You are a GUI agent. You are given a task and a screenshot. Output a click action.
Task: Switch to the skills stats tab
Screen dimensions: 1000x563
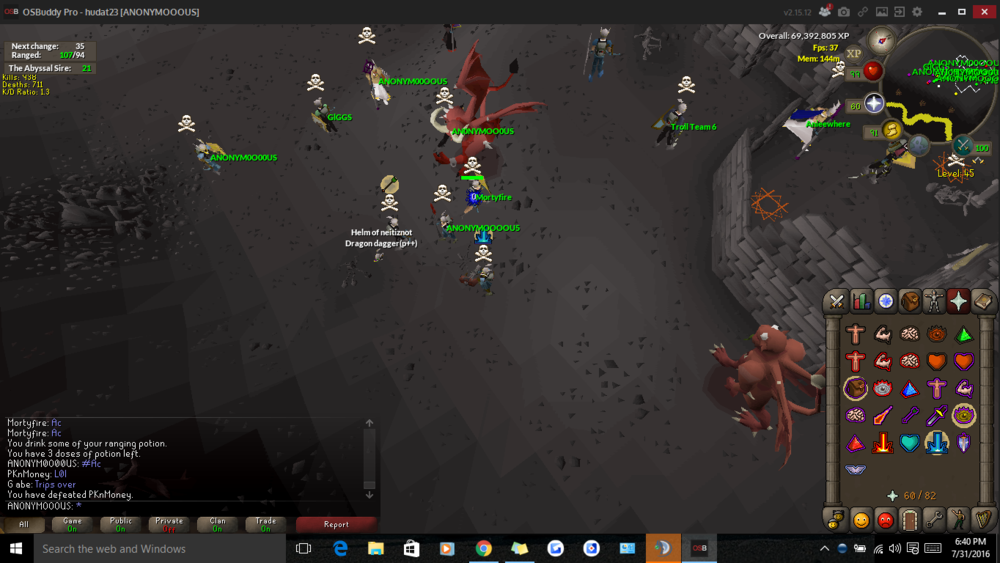click(861, 301)
